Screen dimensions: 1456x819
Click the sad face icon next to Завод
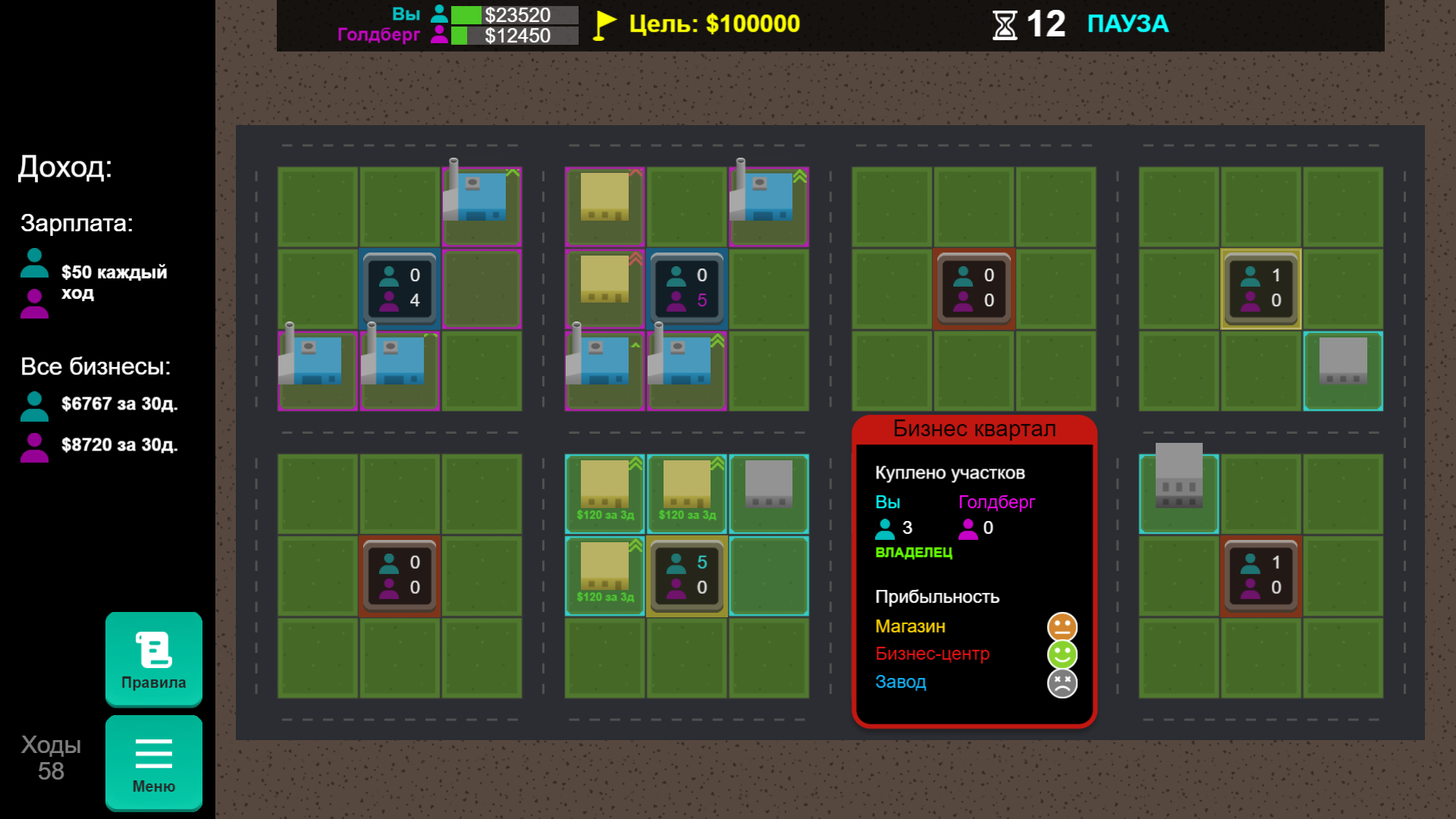click(1062, 682)
